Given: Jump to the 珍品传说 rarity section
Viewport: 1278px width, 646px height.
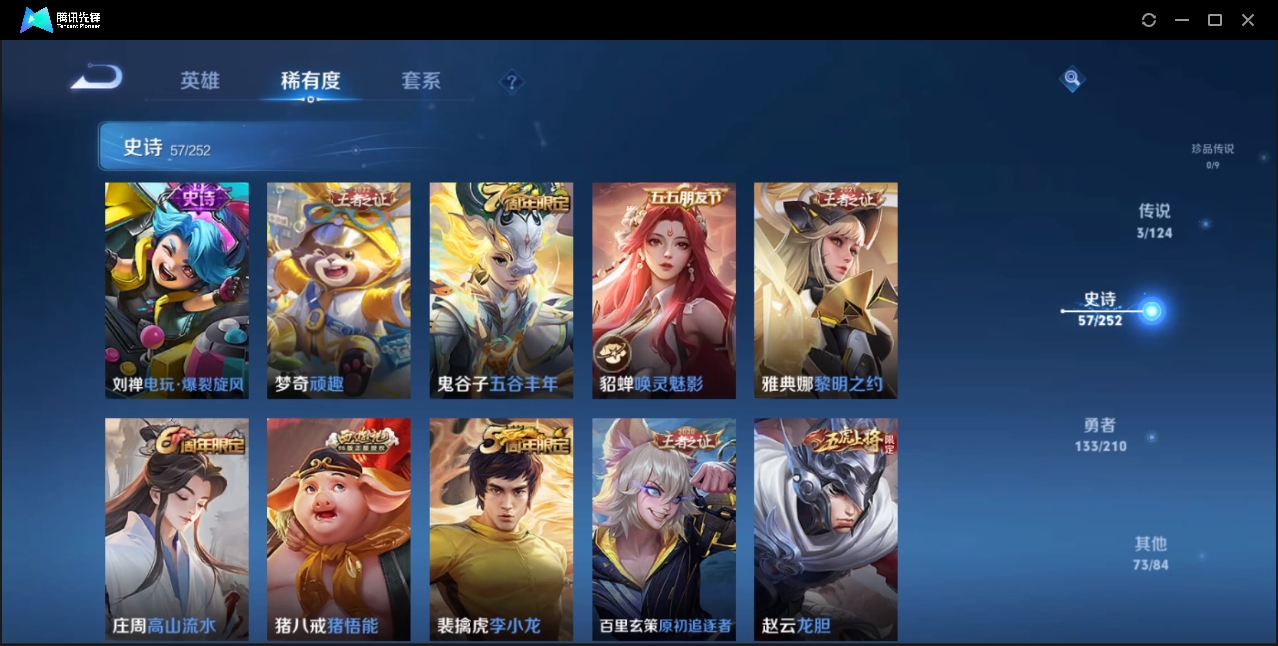Looking at the screenshot, I should 1212,155.
